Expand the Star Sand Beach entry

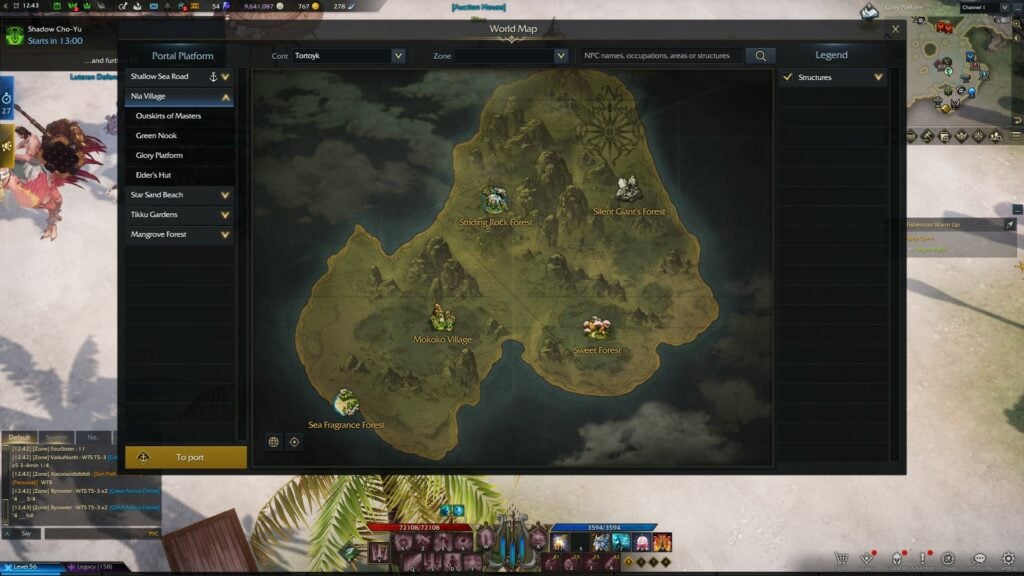click(x=225, y=195)
